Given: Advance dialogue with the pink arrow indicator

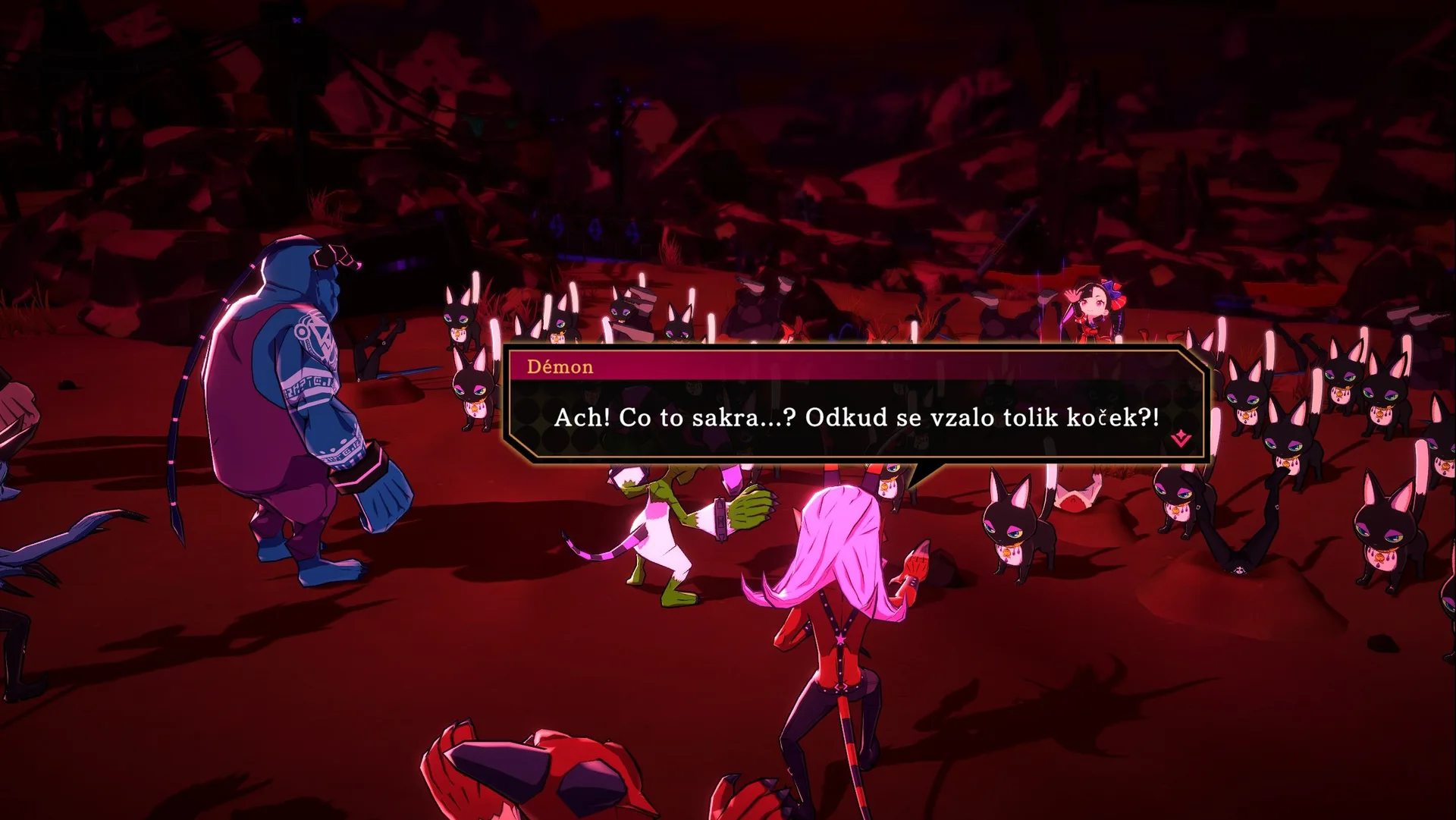Looking at the screenshot, I should coord(1180,438).
